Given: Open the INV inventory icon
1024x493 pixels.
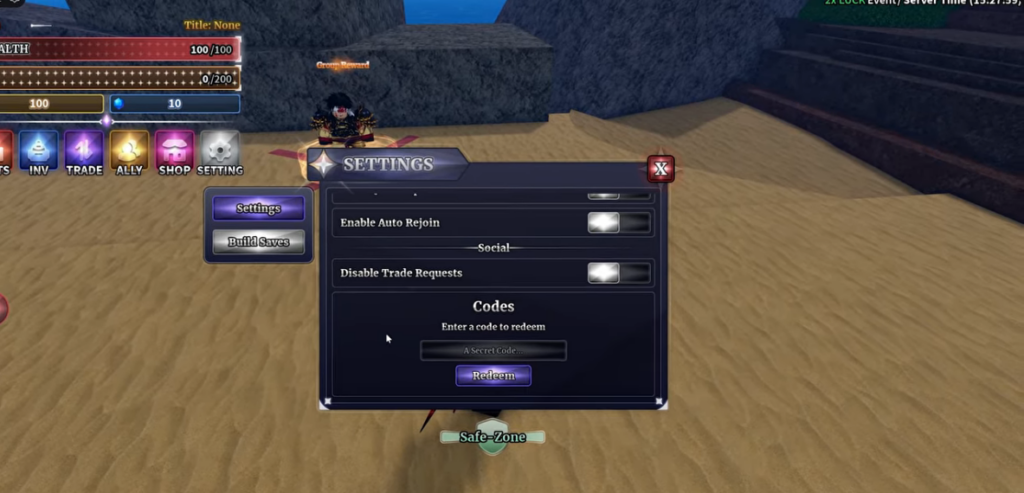Looking at the screenshot, I should coord(39,150).
